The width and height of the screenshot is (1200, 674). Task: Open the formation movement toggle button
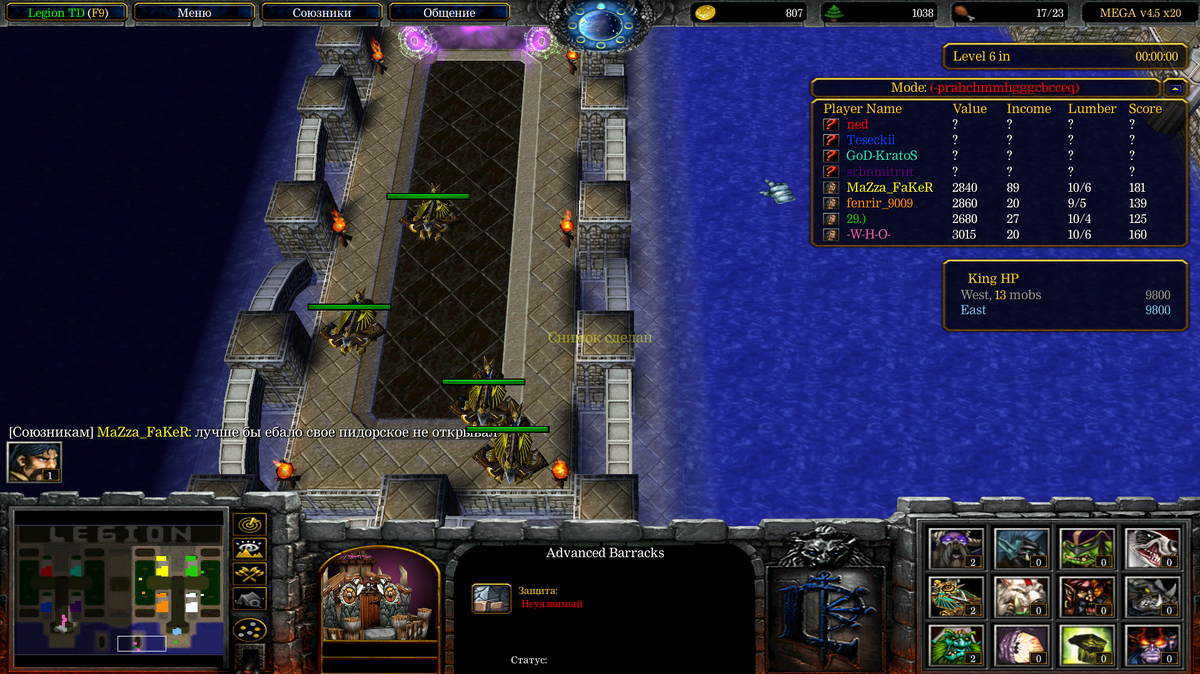coord(249,630)
